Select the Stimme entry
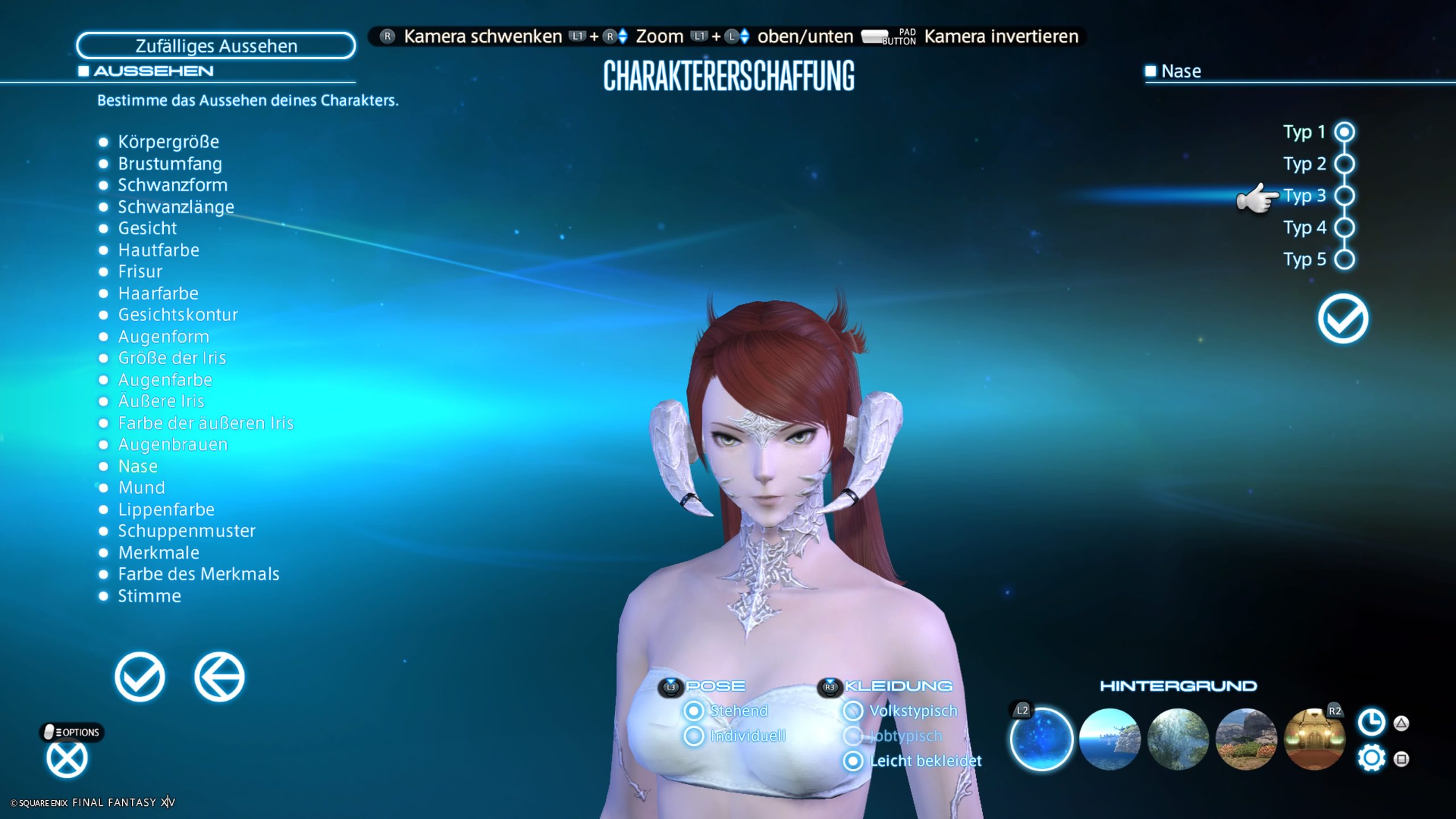1456x819 pixels. [x=149, y=596]
